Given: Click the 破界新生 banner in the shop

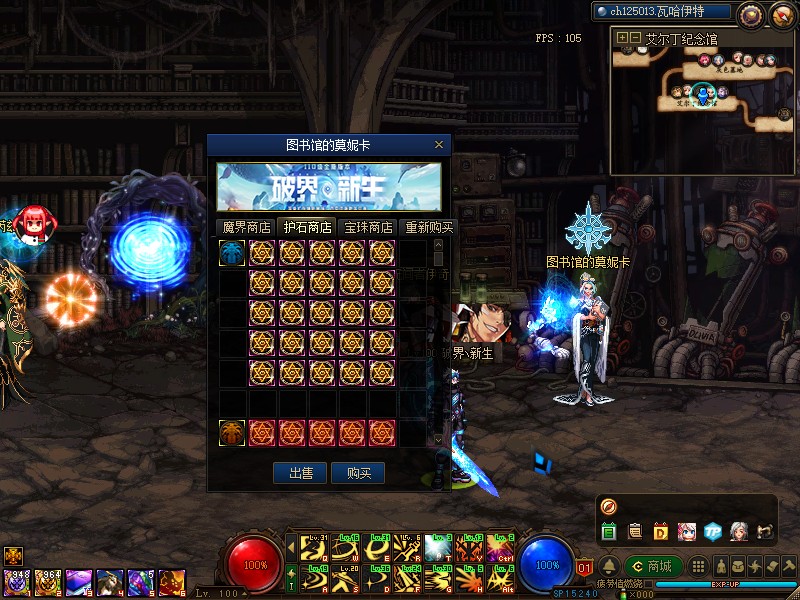Looking at the screenshot, I should (329, 187).
